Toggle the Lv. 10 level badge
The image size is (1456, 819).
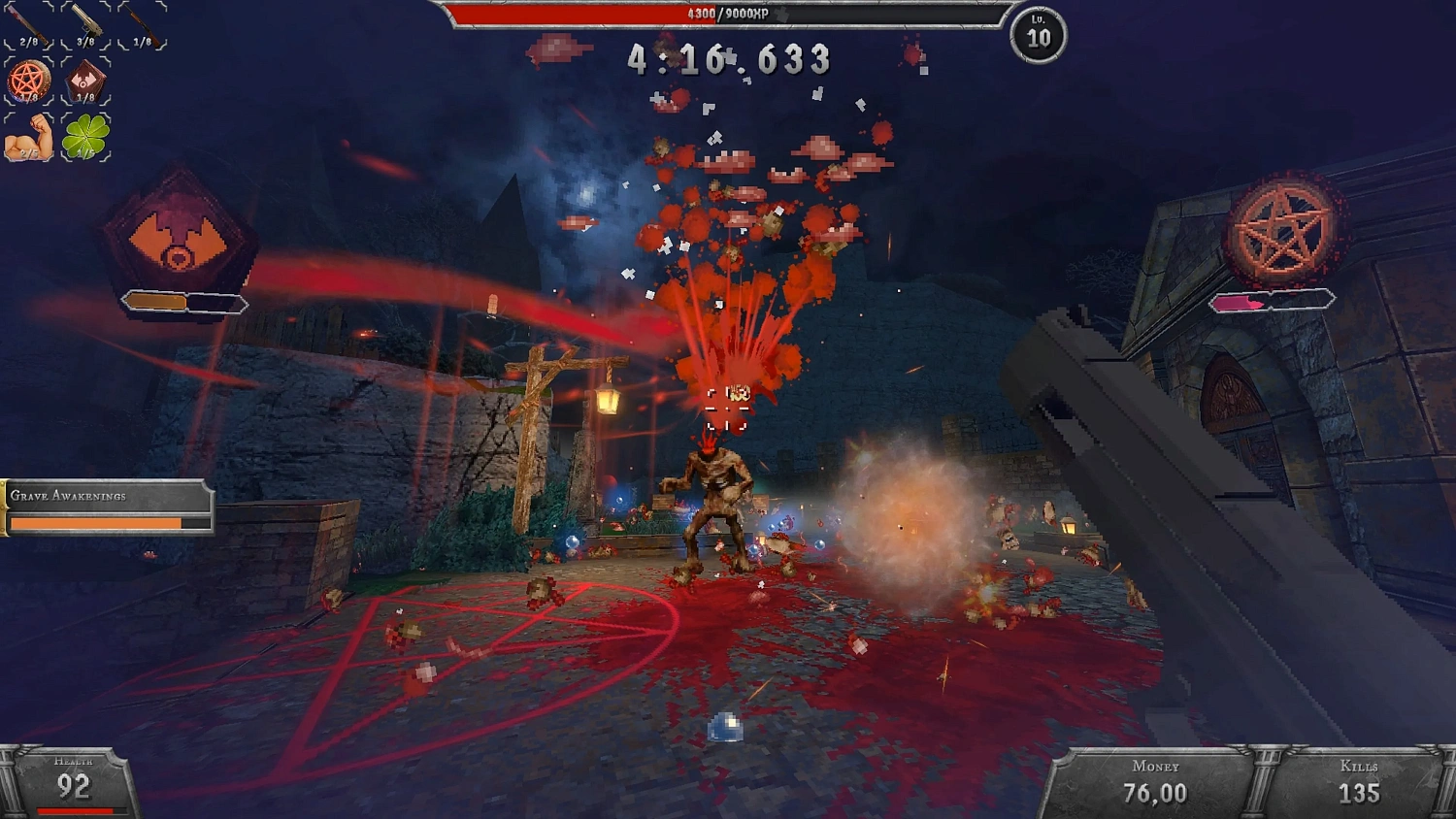[x=1037, y=37]
